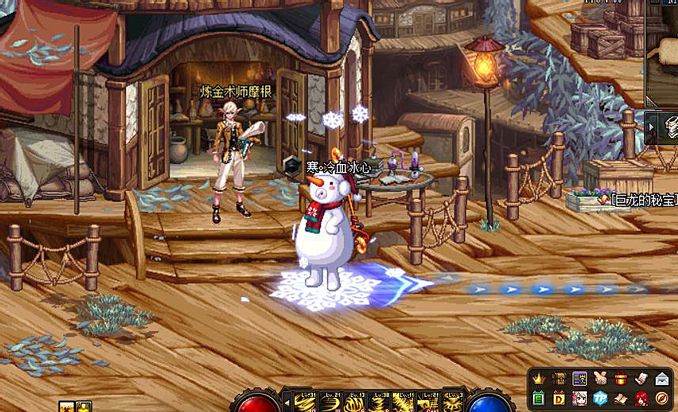
Task: Open the scroll and quill icon
Action: coord(641,379)
